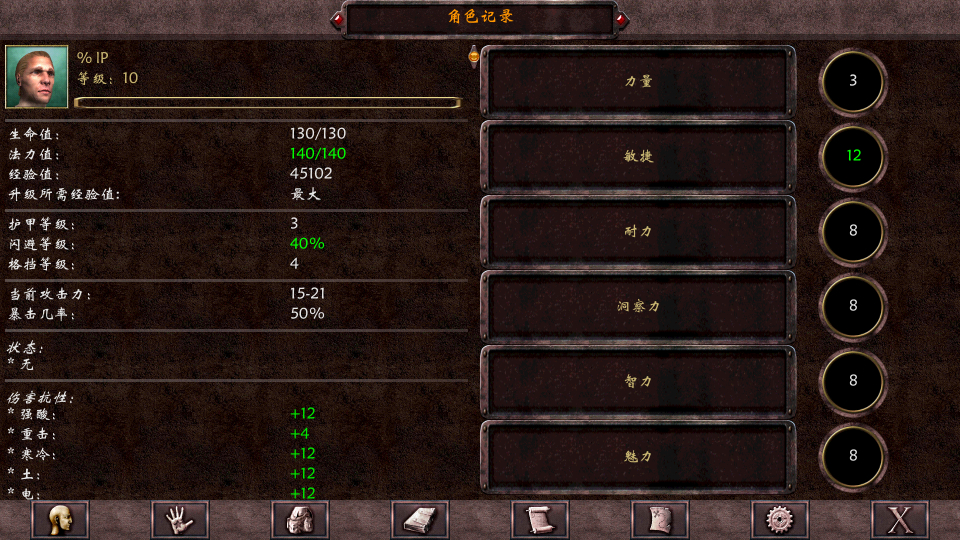Screen dimensions: 960x540
Task: Show the torn map icon
Action: point(660,520)
